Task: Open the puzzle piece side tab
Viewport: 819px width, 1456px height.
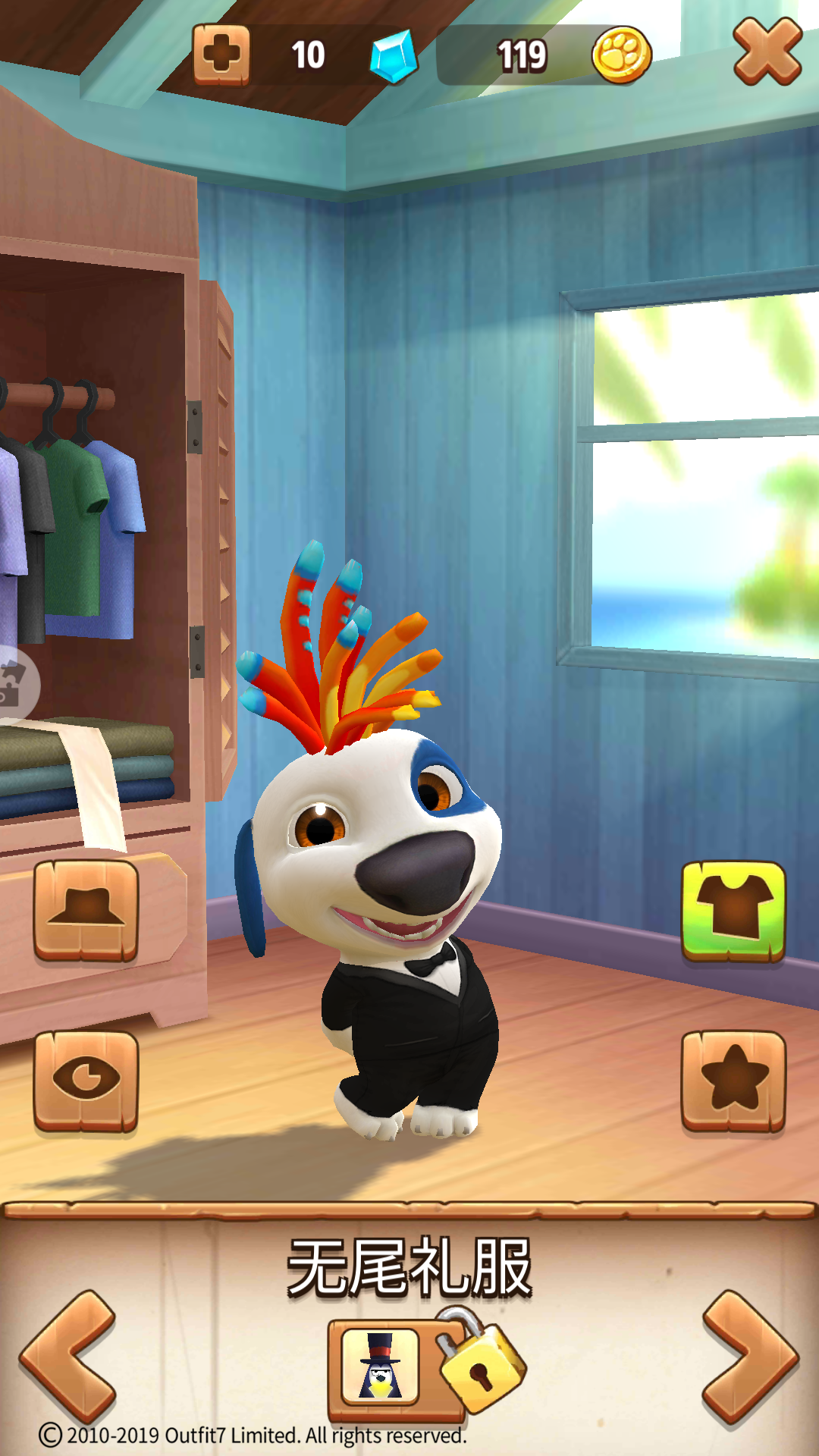Action: pos(14,683)
